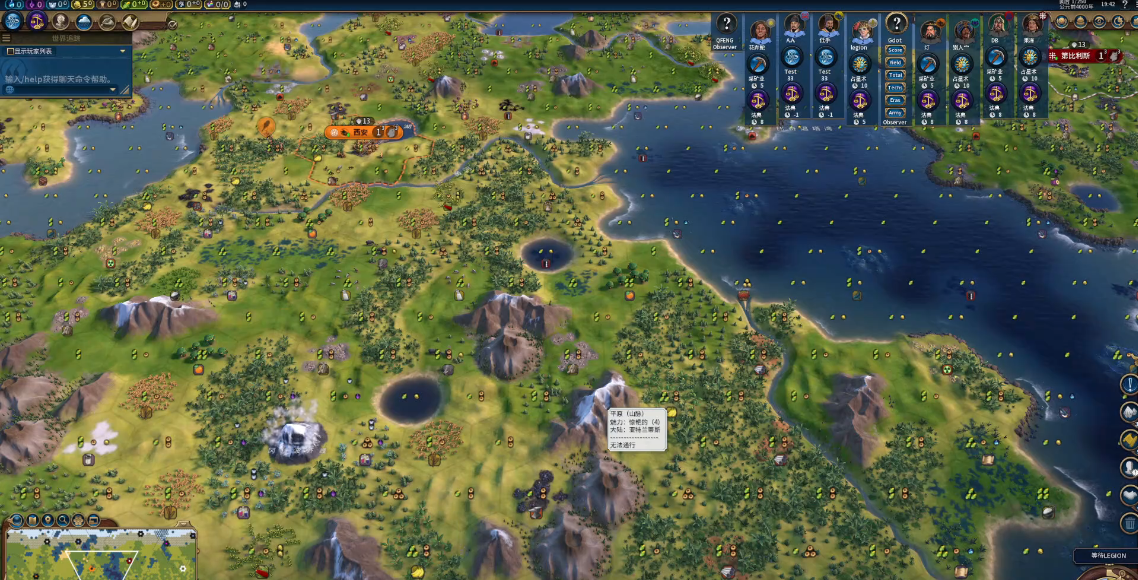The width and height of the screenshot is (1138, 580).
Task: Click the 等待LEGION turn status button
Action: pos(1106,556)
